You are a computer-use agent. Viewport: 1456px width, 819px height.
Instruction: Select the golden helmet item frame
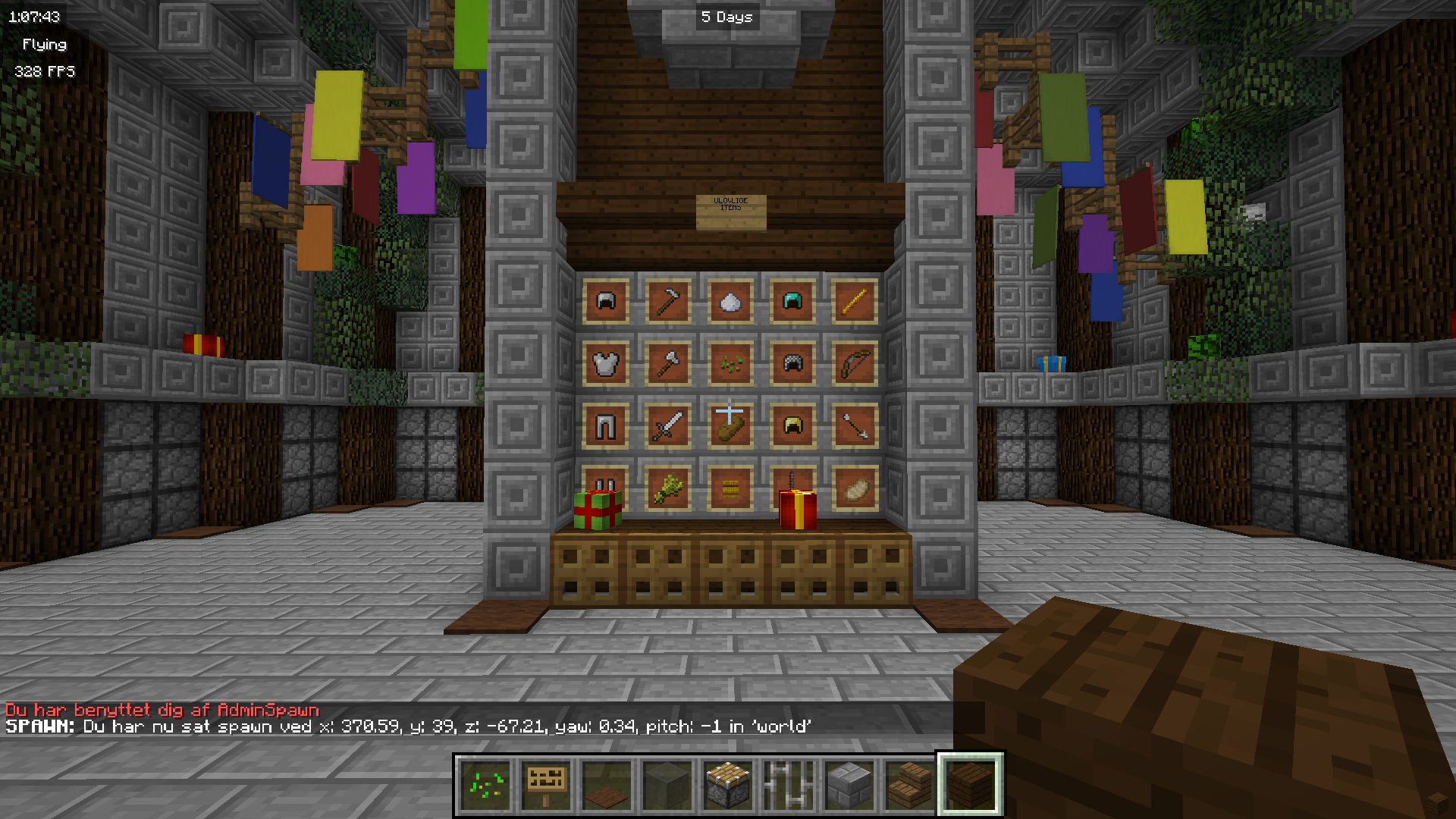click(792, 425)
